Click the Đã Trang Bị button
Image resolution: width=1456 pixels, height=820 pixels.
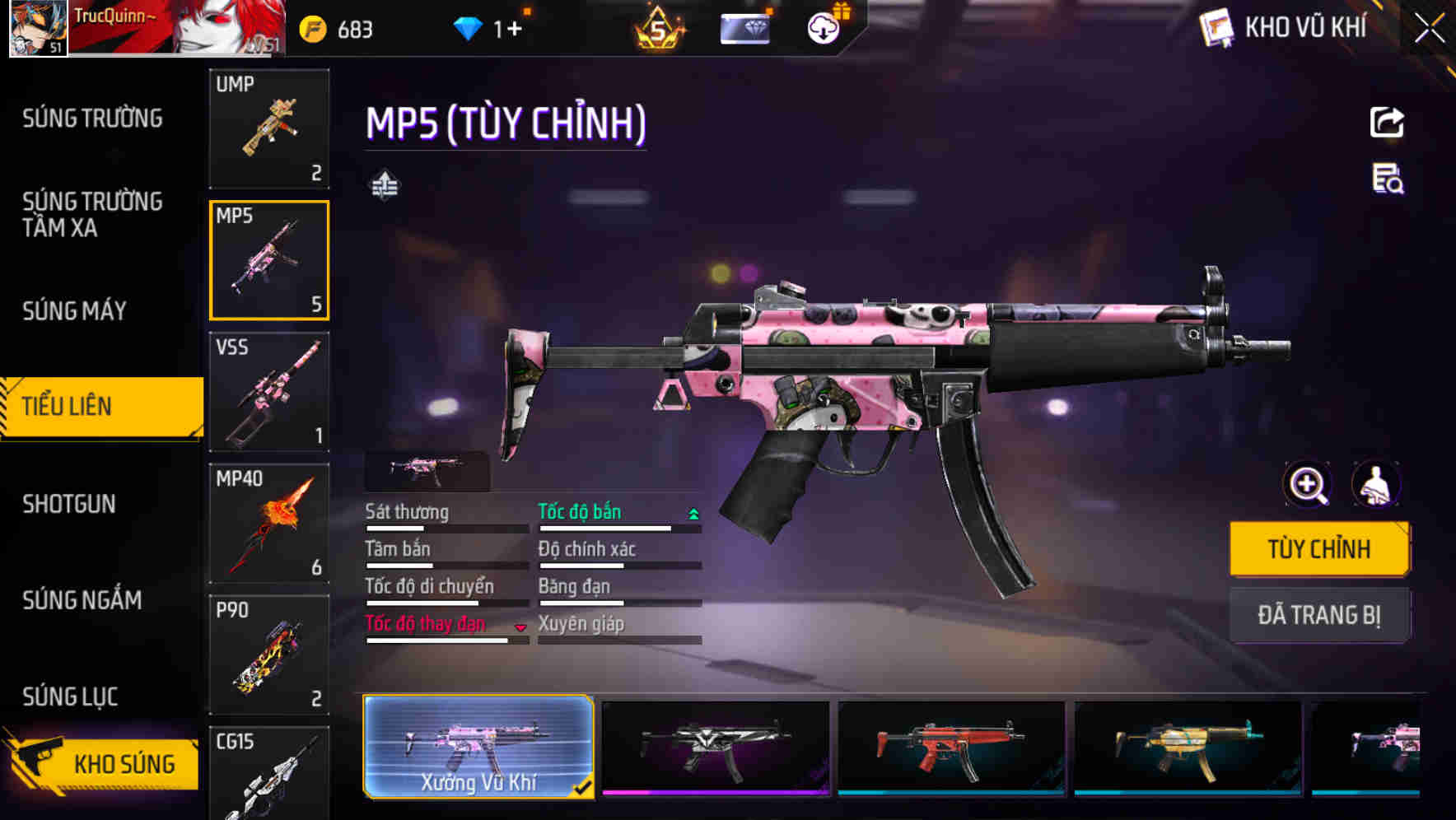point(1318,615)
